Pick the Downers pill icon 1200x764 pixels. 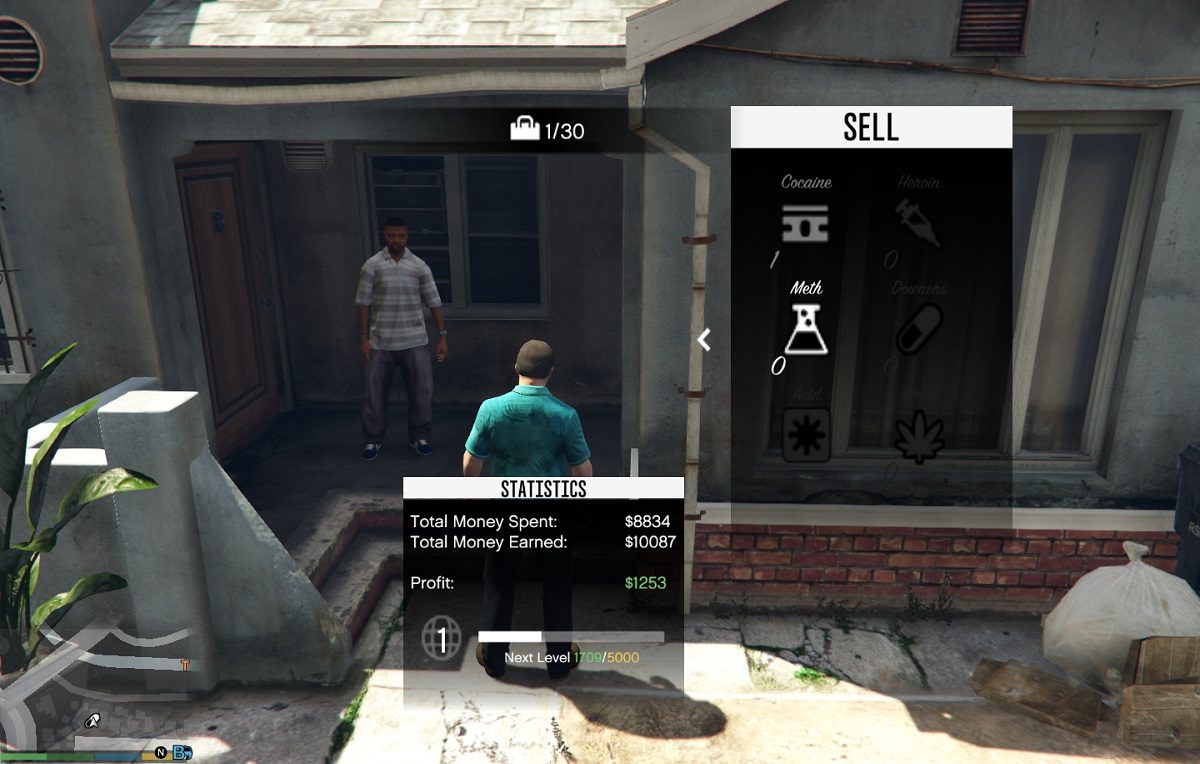(x=918, y=329)
